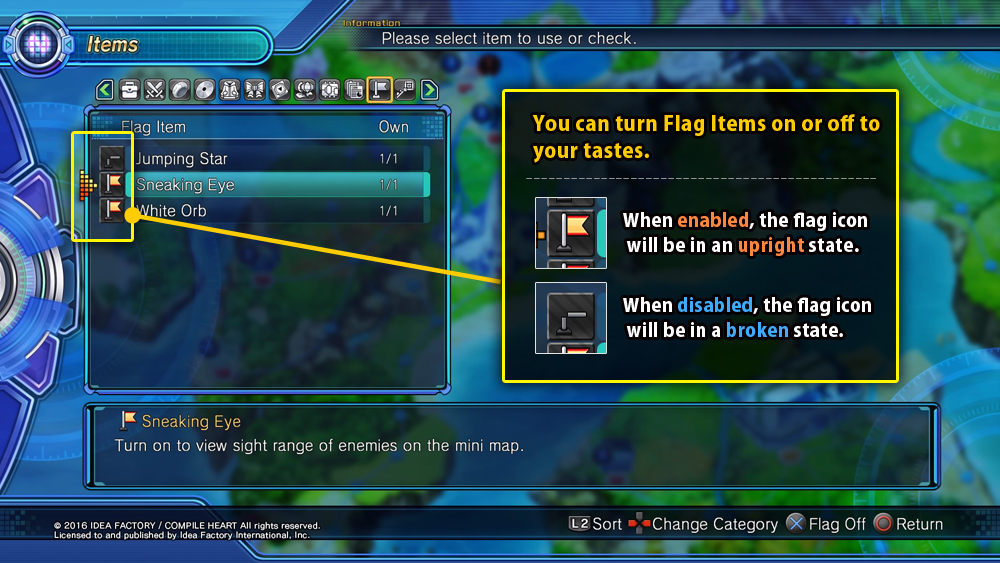Show the jacket clothing category tab
The height and width of the screenshot is (563, 1000).
pyautogui.click(x=229, y=91)
